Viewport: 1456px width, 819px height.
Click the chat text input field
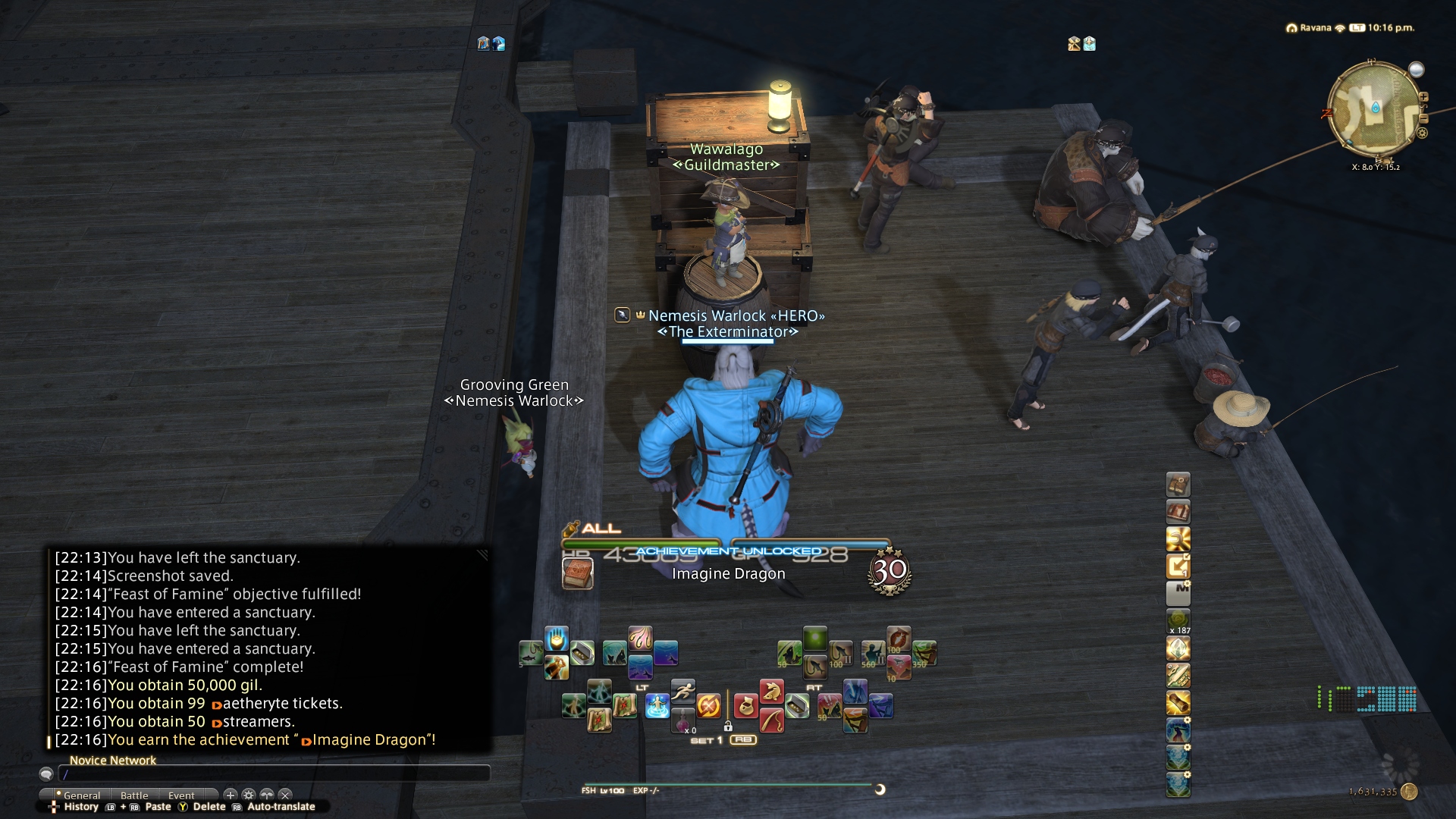pos(273,774)
